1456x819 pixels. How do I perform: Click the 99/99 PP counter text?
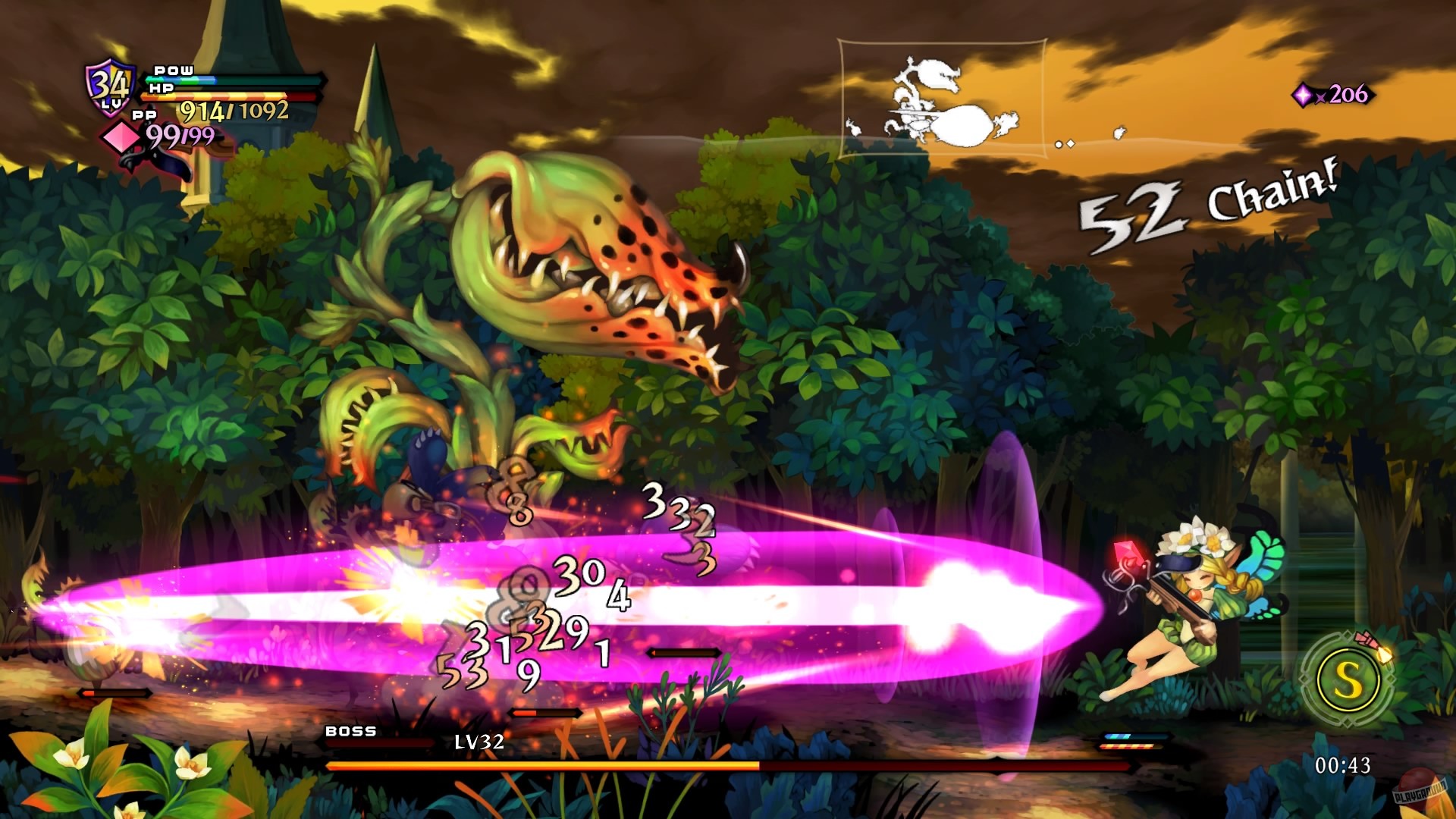click(182, 134)
